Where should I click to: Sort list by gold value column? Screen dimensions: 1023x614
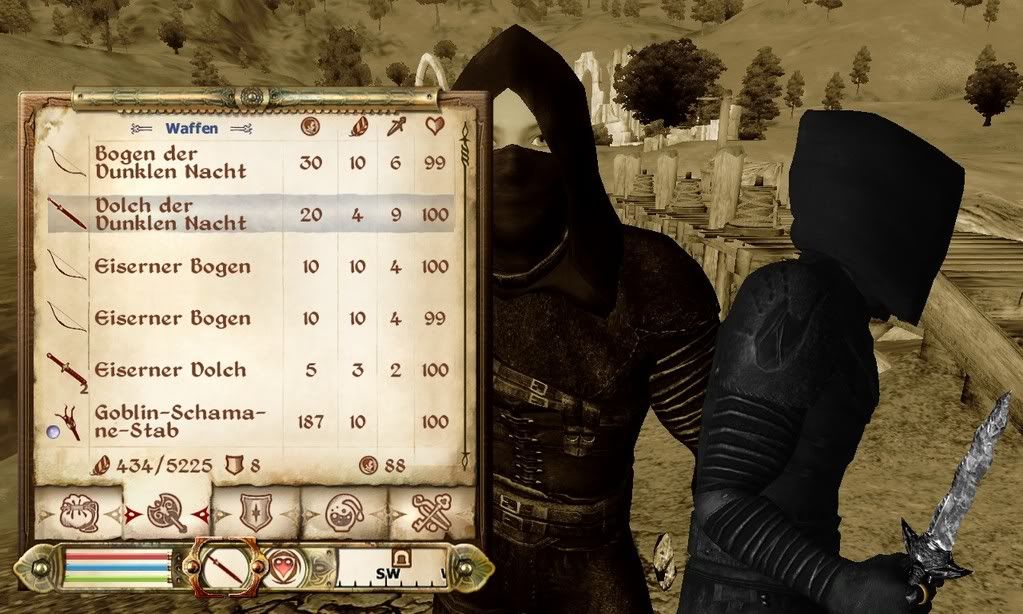(x=310, y=127)
